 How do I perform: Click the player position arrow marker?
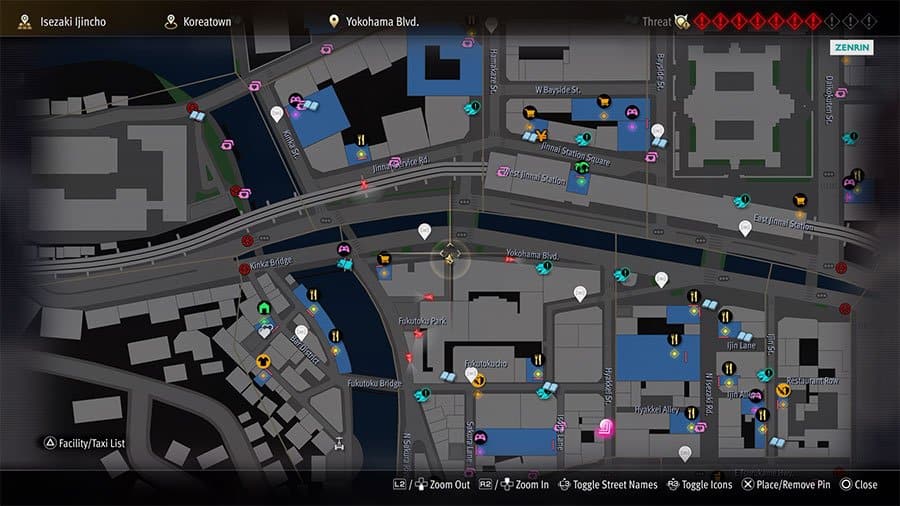coord(450,259)
